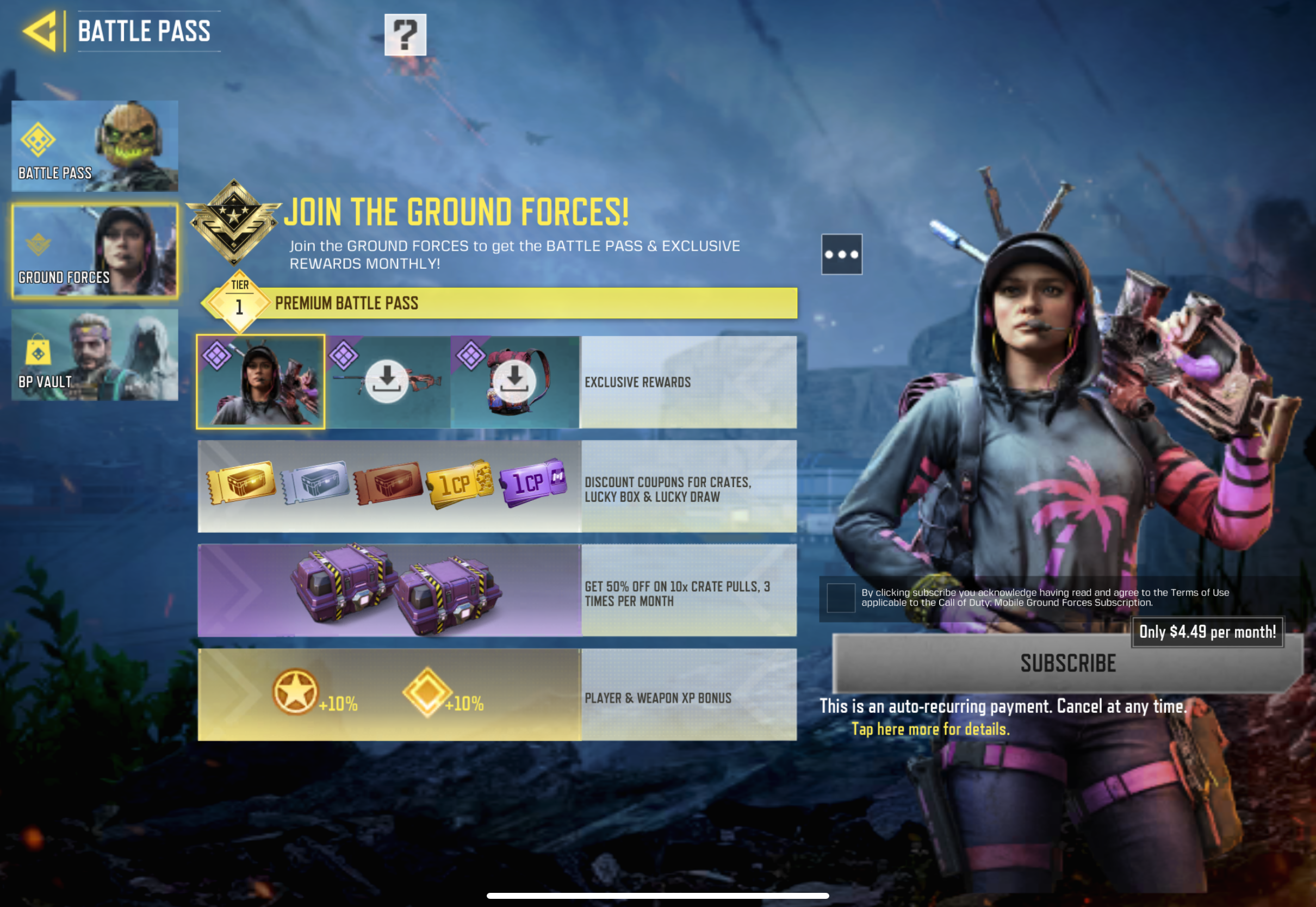The width and height of the screenshot is (1316, 907).
Task: Tick the Terms of Use agreement checkbox
Action: [x=840, y=597]
